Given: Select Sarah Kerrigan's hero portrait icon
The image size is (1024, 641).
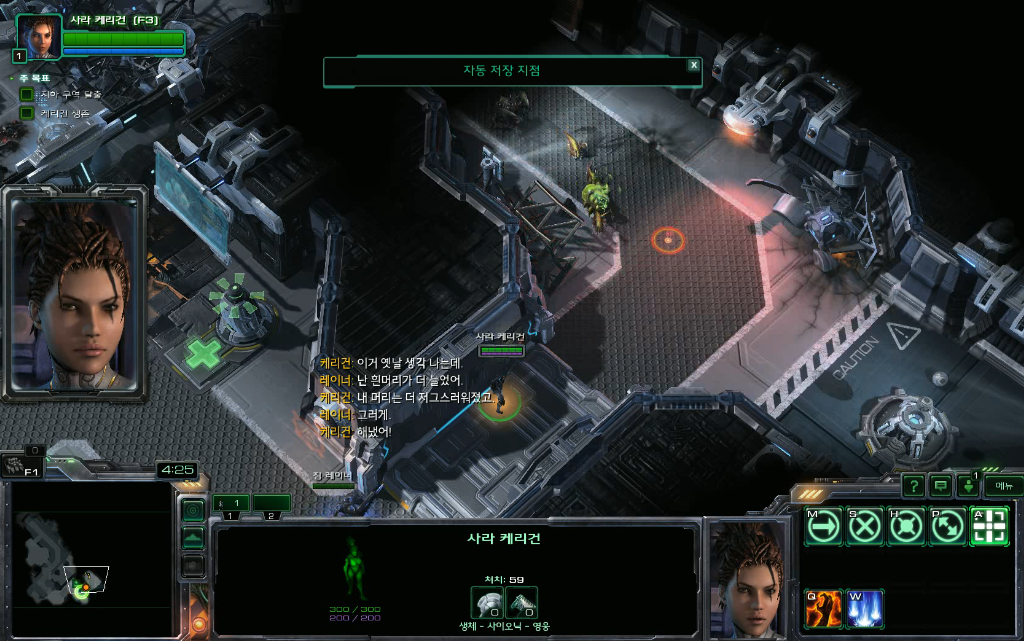Looking at the screenshot, I should 39,36.
